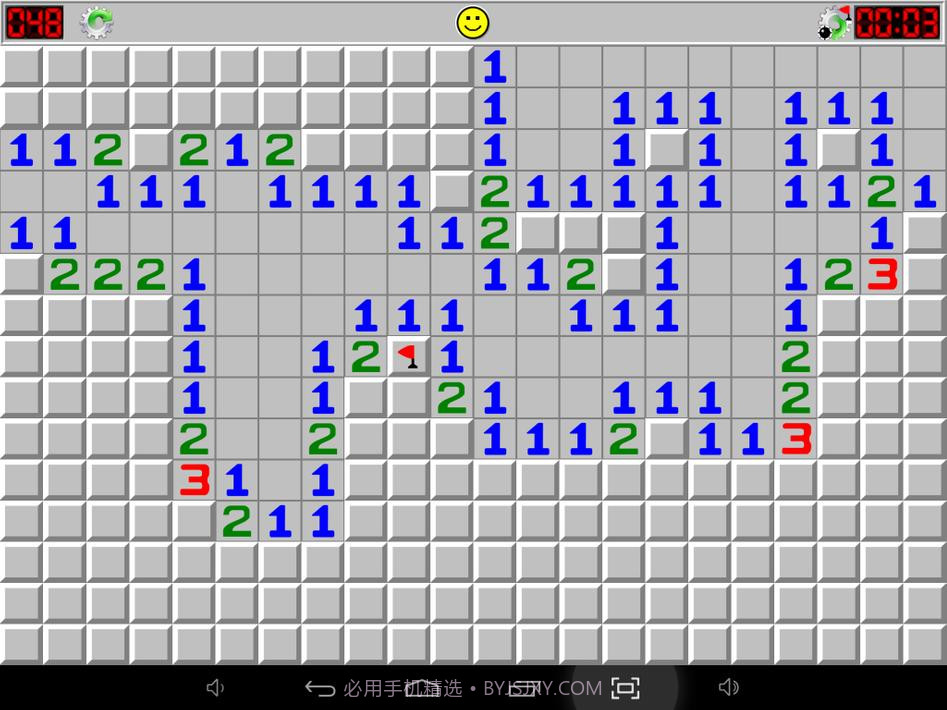Click the yellow smiley face button
Image resolution: width=947 pixels, height=710 pixels.
coord(473,22)
